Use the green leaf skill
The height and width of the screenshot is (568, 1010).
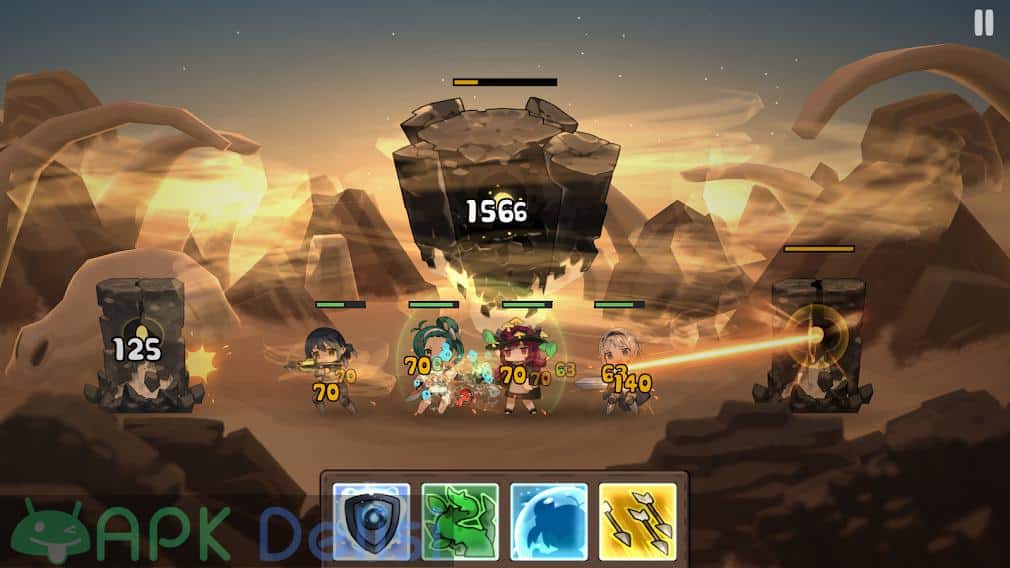(x=460, y=521)
